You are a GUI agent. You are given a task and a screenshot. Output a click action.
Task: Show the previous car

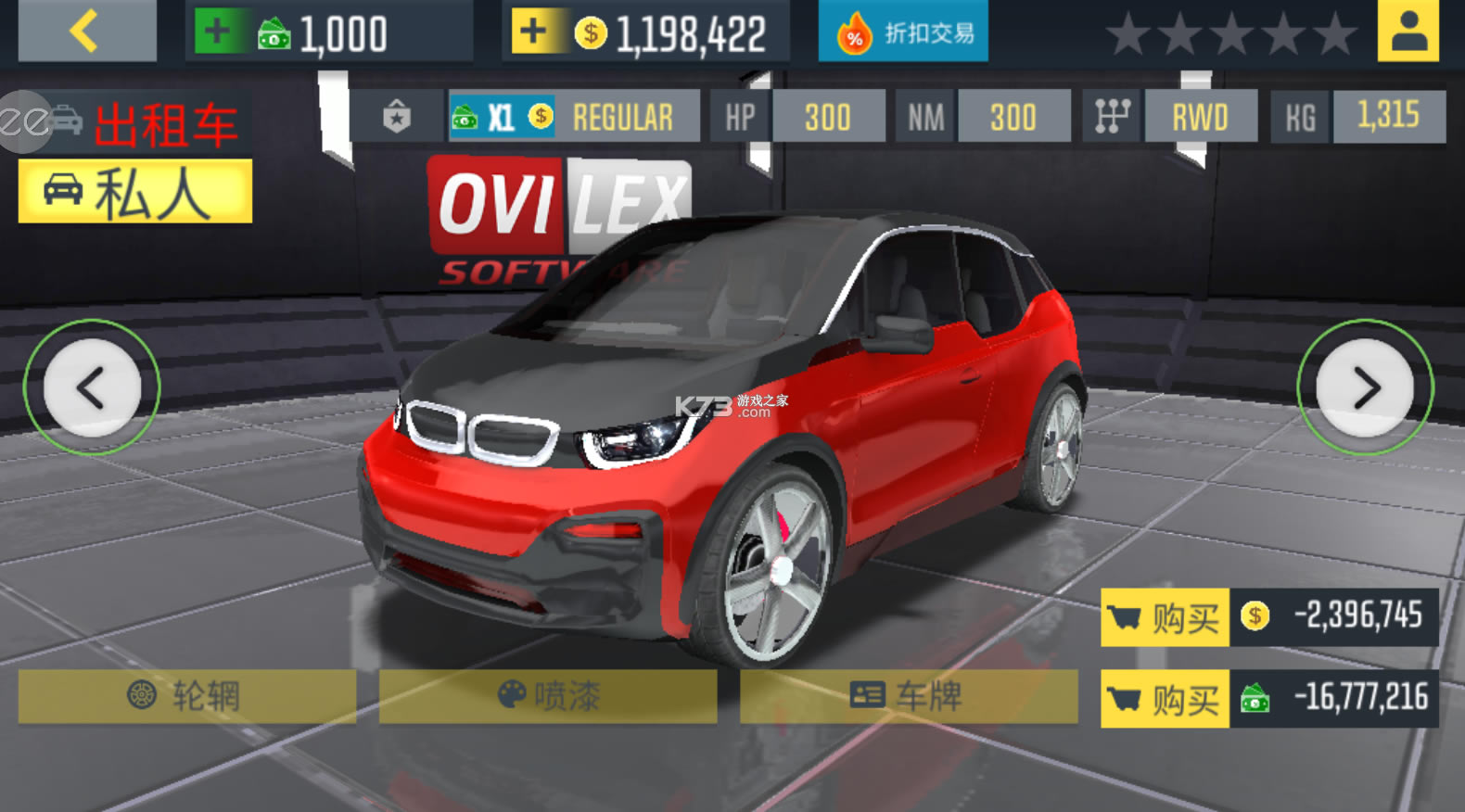[x=92, y=387]
